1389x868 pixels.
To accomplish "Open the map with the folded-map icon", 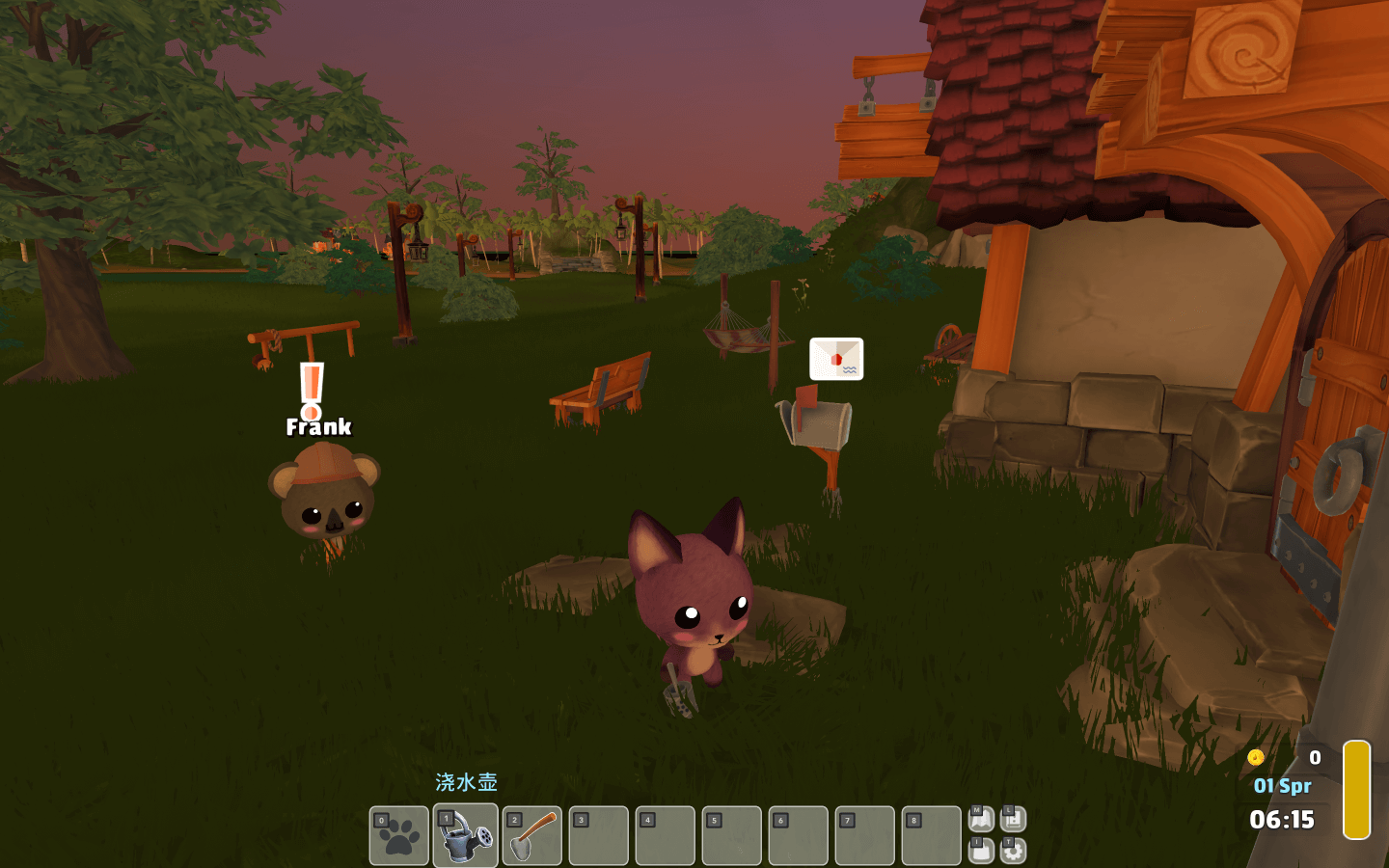I will point(981,820).
